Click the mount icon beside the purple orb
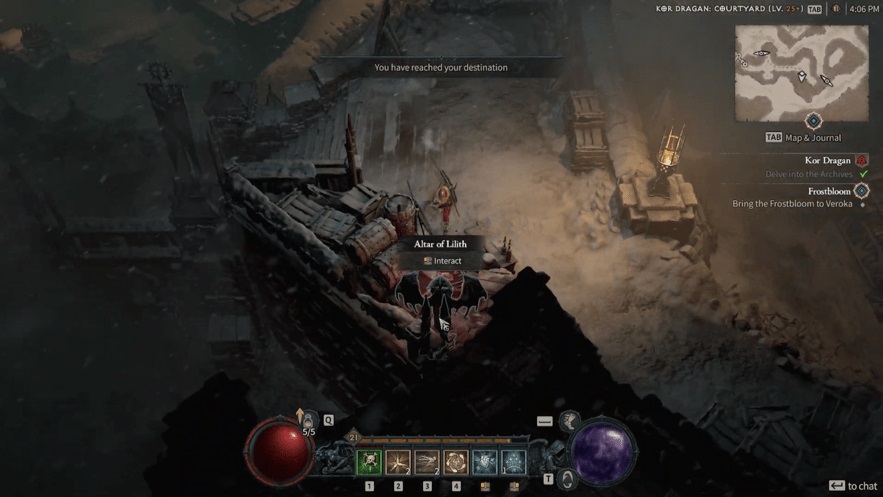 567,479
